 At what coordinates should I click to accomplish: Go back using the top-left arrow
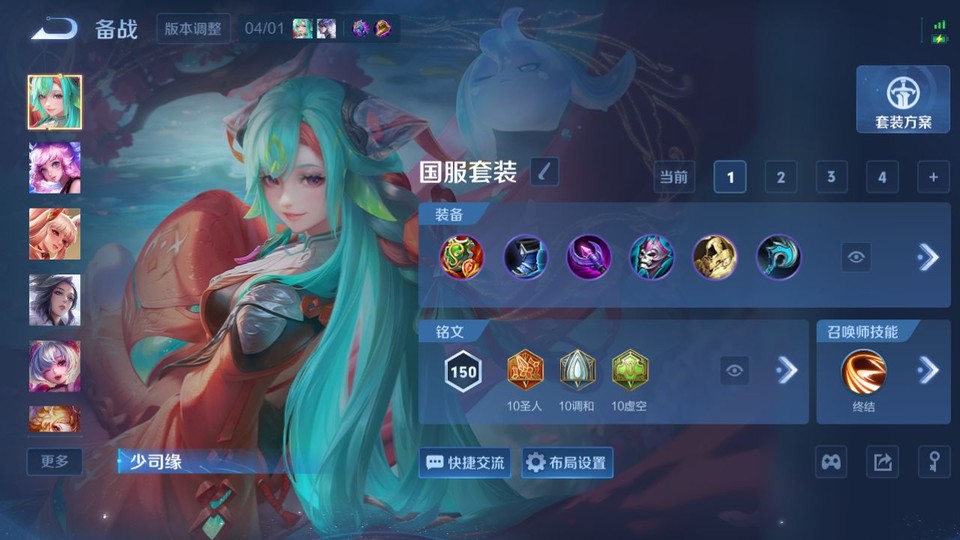(x=54, y=29)
